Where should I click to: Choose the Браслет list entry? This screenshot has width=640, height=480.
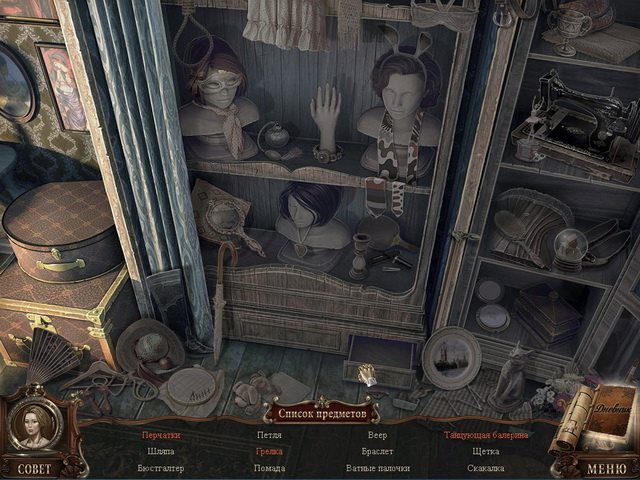coord(377,452)
